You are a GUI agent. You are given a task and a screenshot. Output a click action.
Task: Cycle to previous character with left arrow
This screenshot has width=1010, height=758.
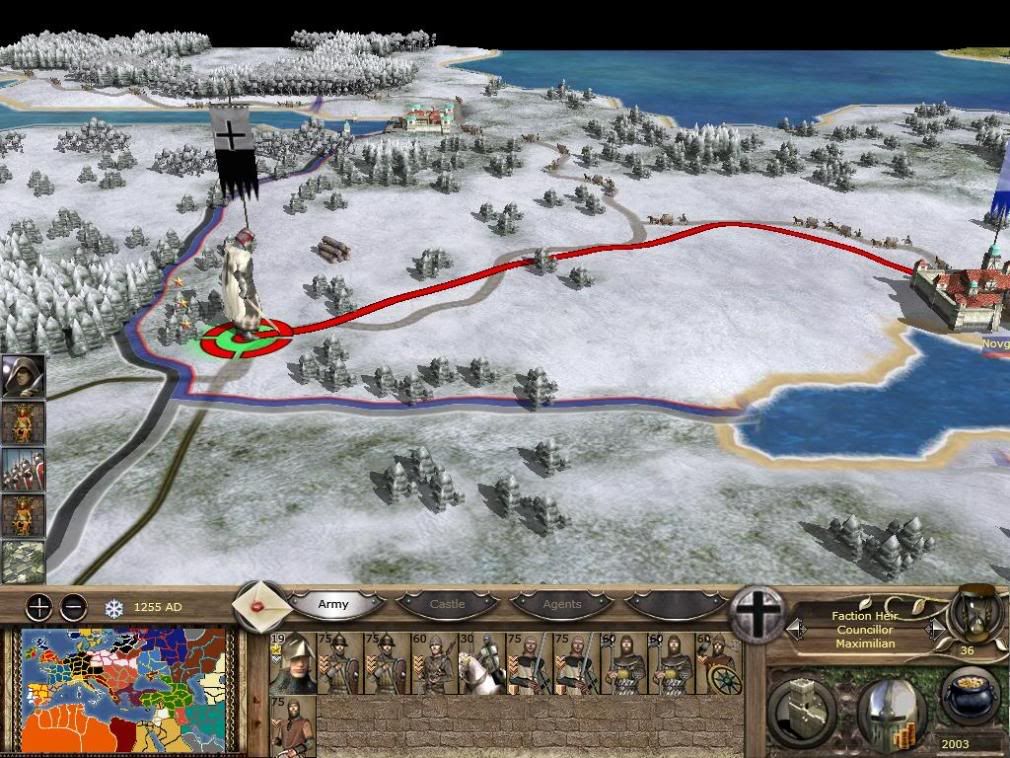[797, 629]
